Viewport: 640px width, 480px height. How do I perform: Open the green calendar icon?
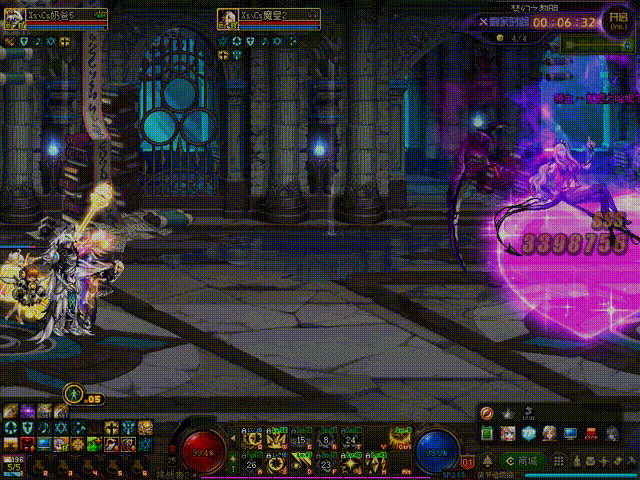click(487, 433)
